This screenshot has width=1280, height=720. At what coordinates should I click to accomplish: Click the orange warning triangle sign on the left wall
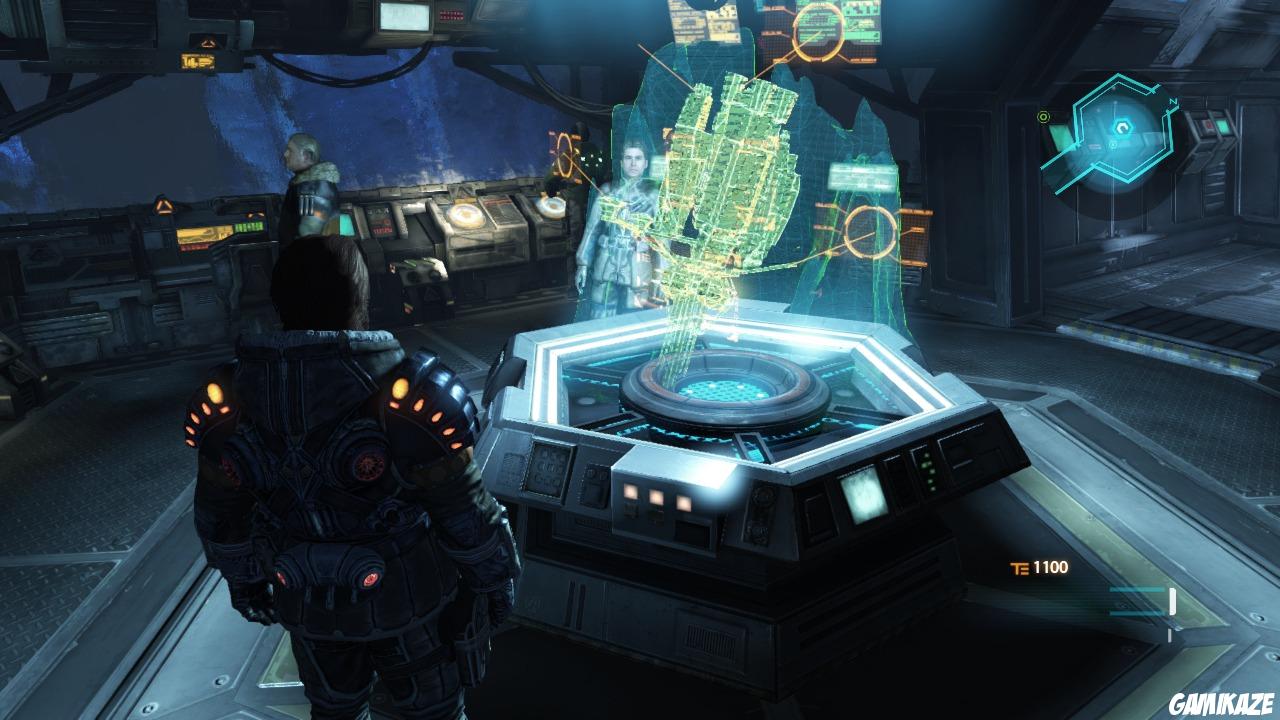click(x=162, y=206)
